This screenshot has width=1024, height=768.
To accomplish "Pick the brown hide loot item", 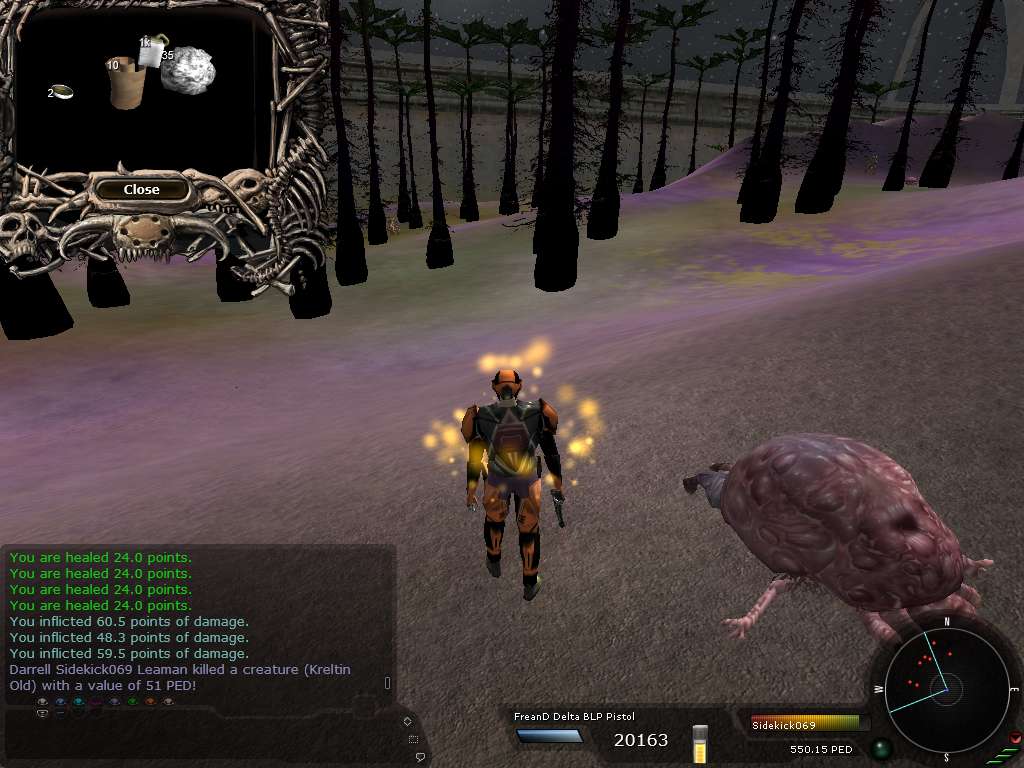I will pyautogui.click(x=127, y=84).
